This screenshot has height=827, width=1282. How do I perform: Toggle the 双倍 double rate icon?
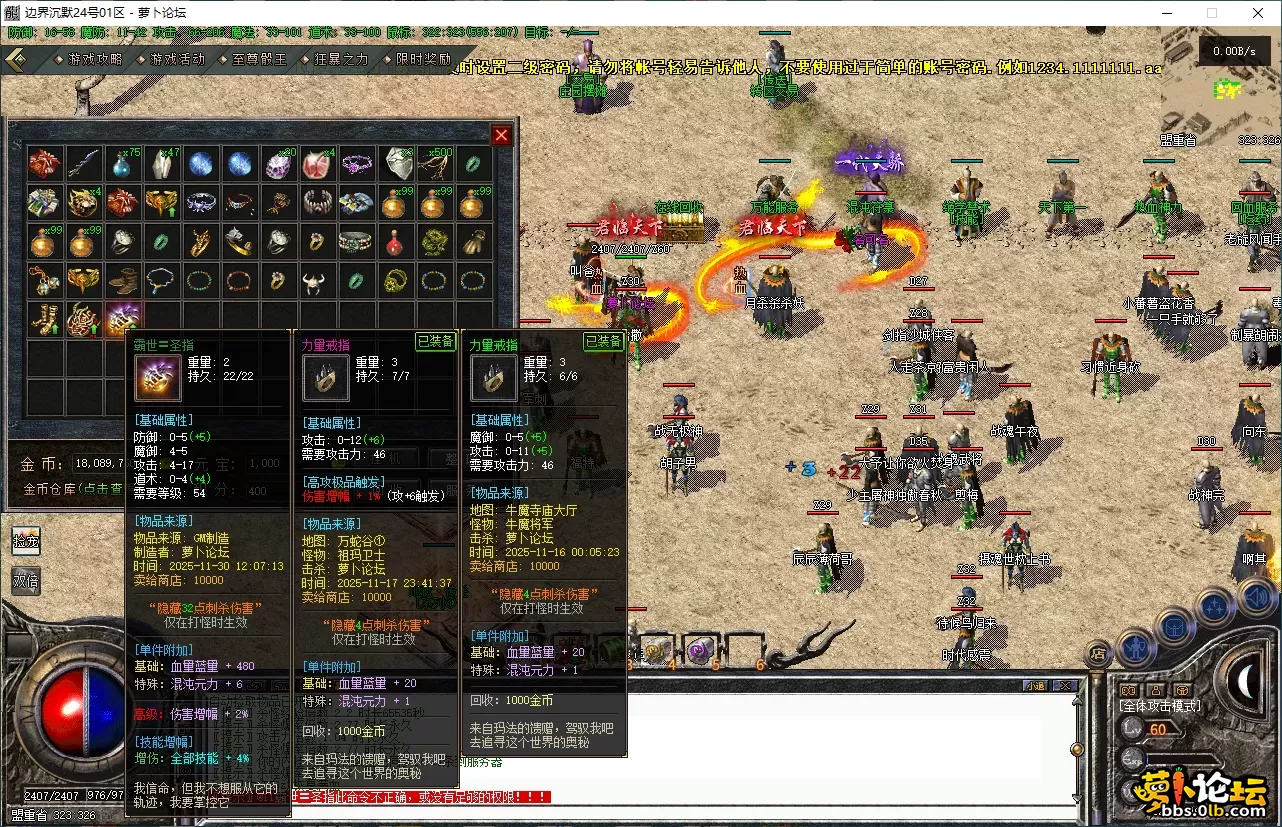[x=24, y=580]
